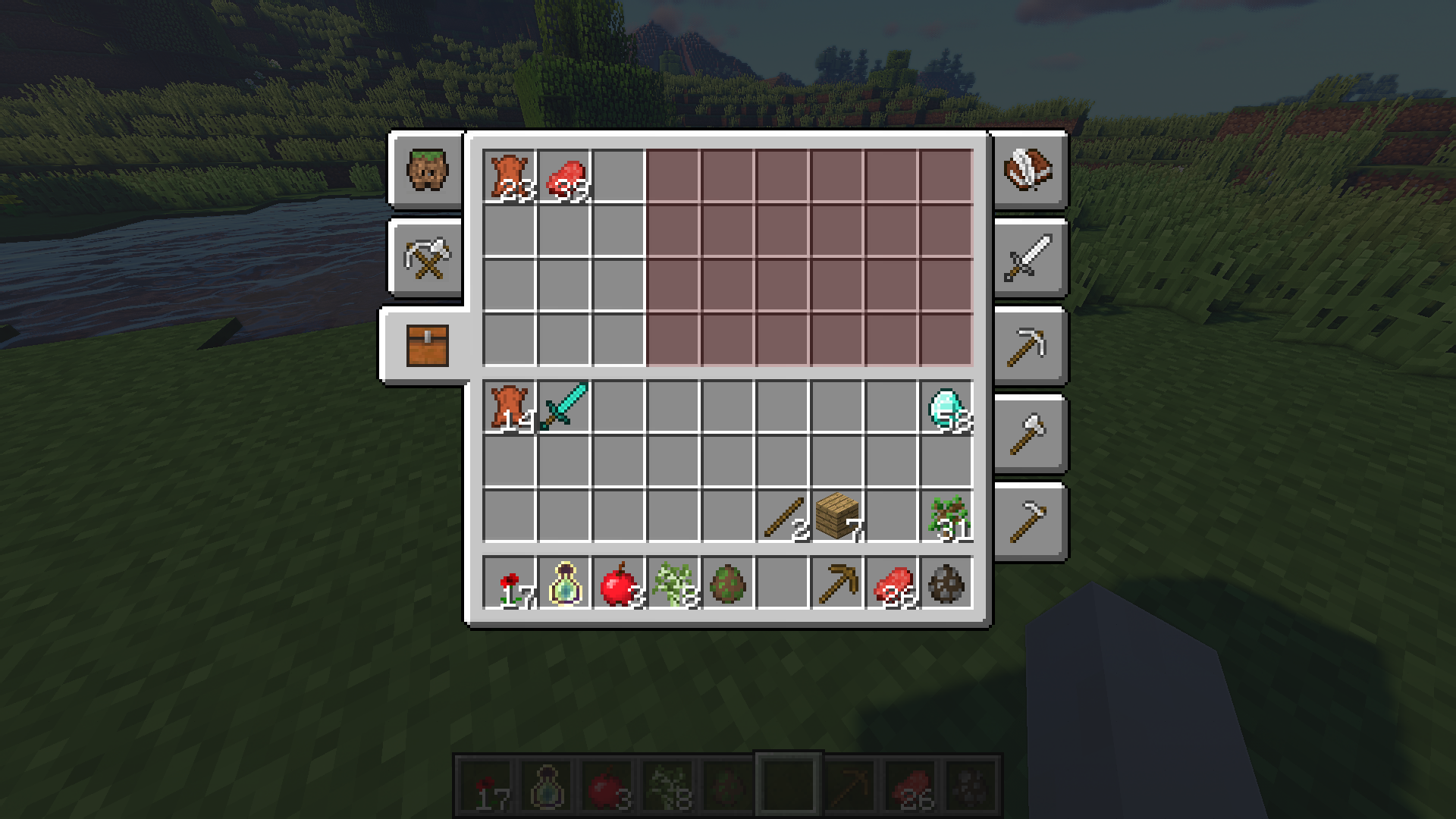Select the stack of 14 leather
Screen dimensions: 1456x819
tap(510, 406)
